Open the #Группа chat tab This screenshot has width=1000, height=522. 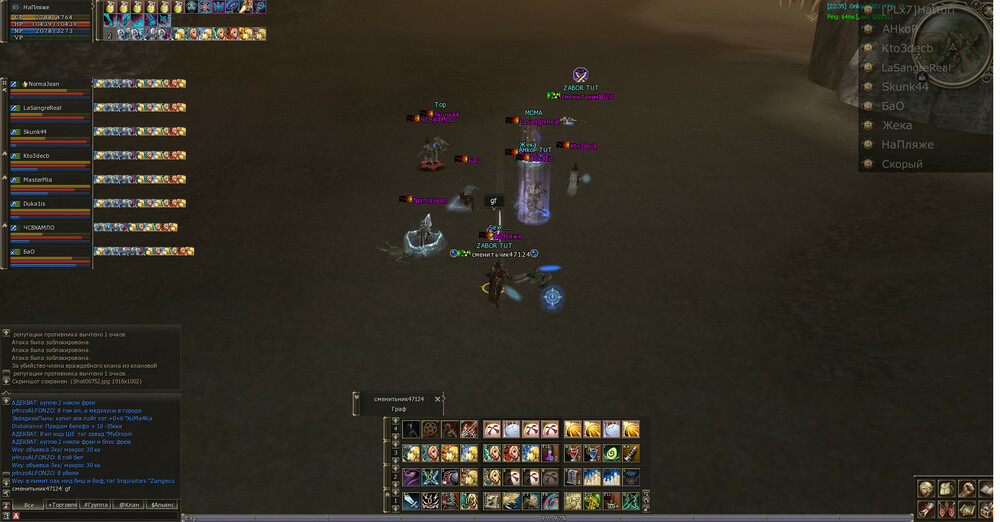pos(96,505)
